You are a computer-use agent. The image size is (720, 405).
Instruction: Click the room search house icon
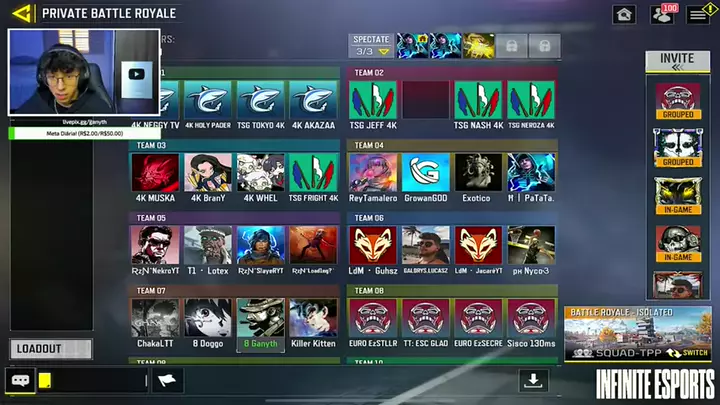click(625, 14)
